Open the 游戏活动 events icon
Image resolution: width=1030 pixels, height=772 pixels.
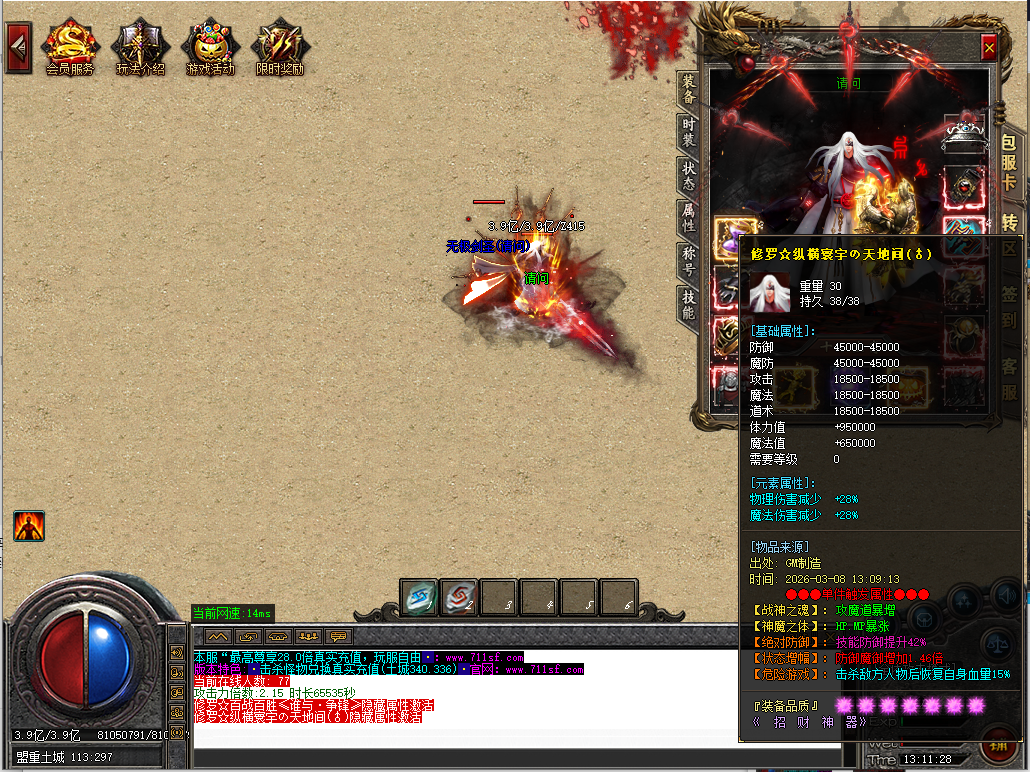click(210, 45)
